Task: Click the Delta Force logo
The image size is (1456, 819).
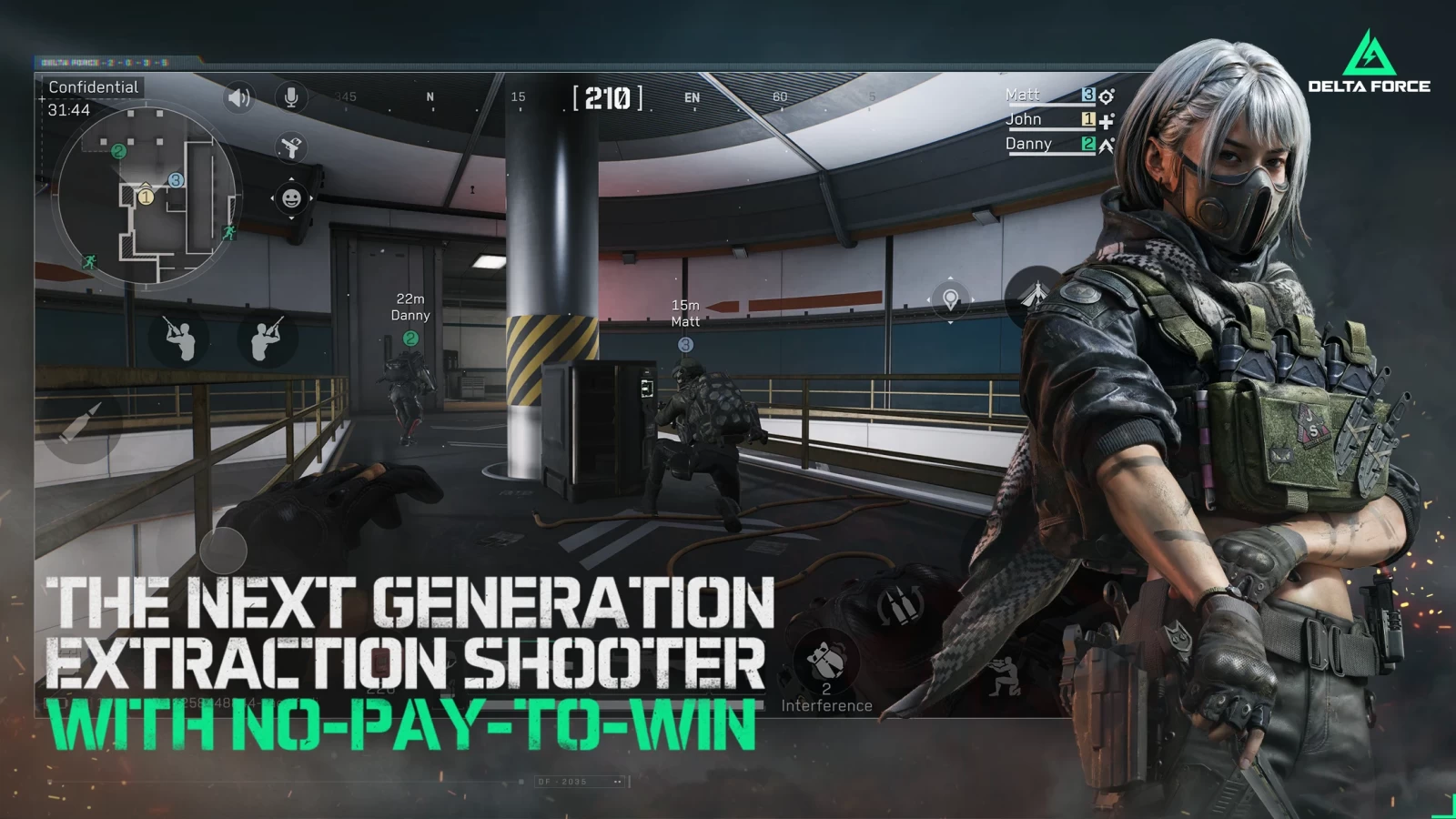Action: [x=1369, y=62]
